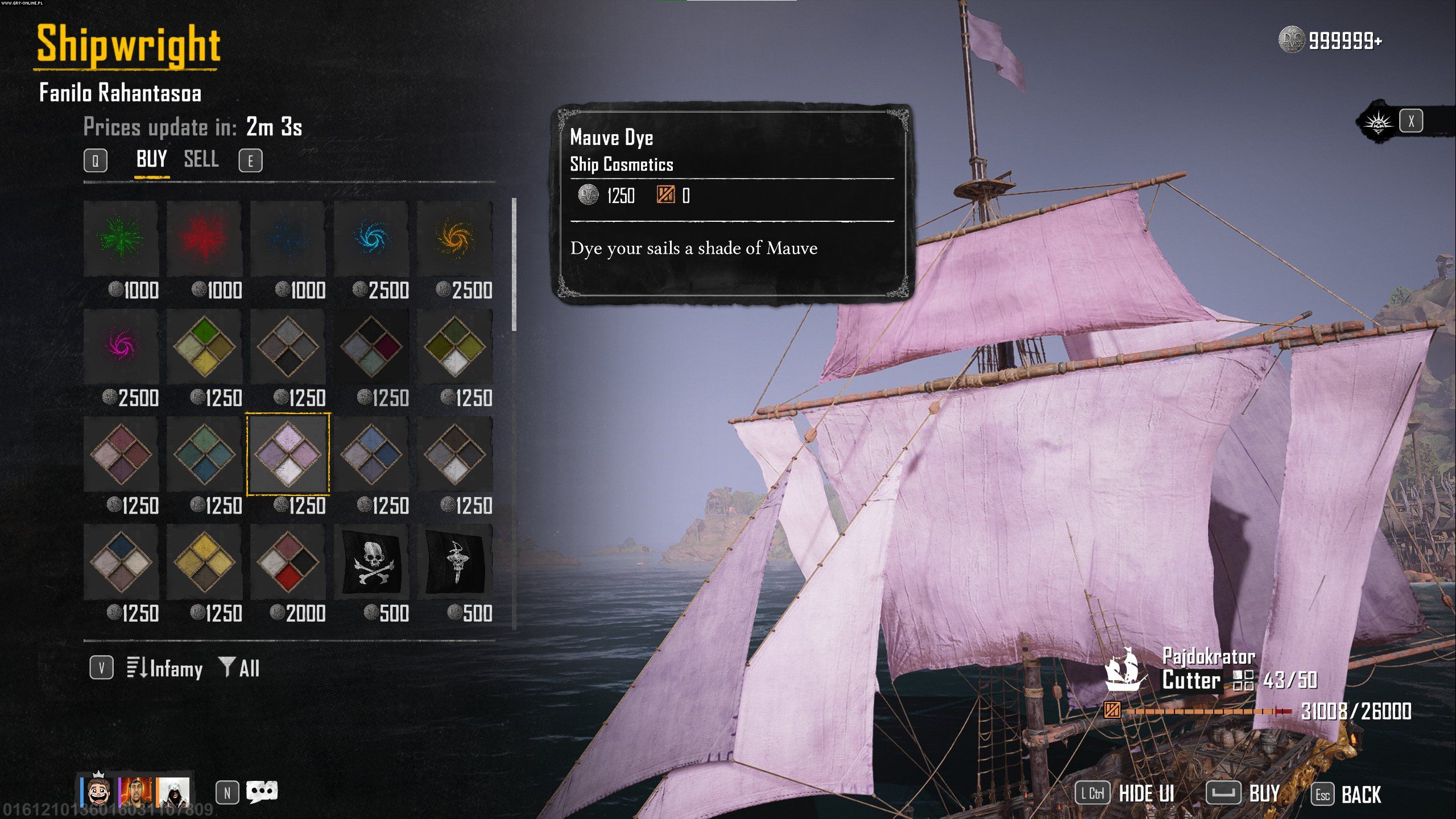Select the black flag with dagger emblem
Image resolution: width=1456 pixels, height=819 pixels.
click(454, 562)
